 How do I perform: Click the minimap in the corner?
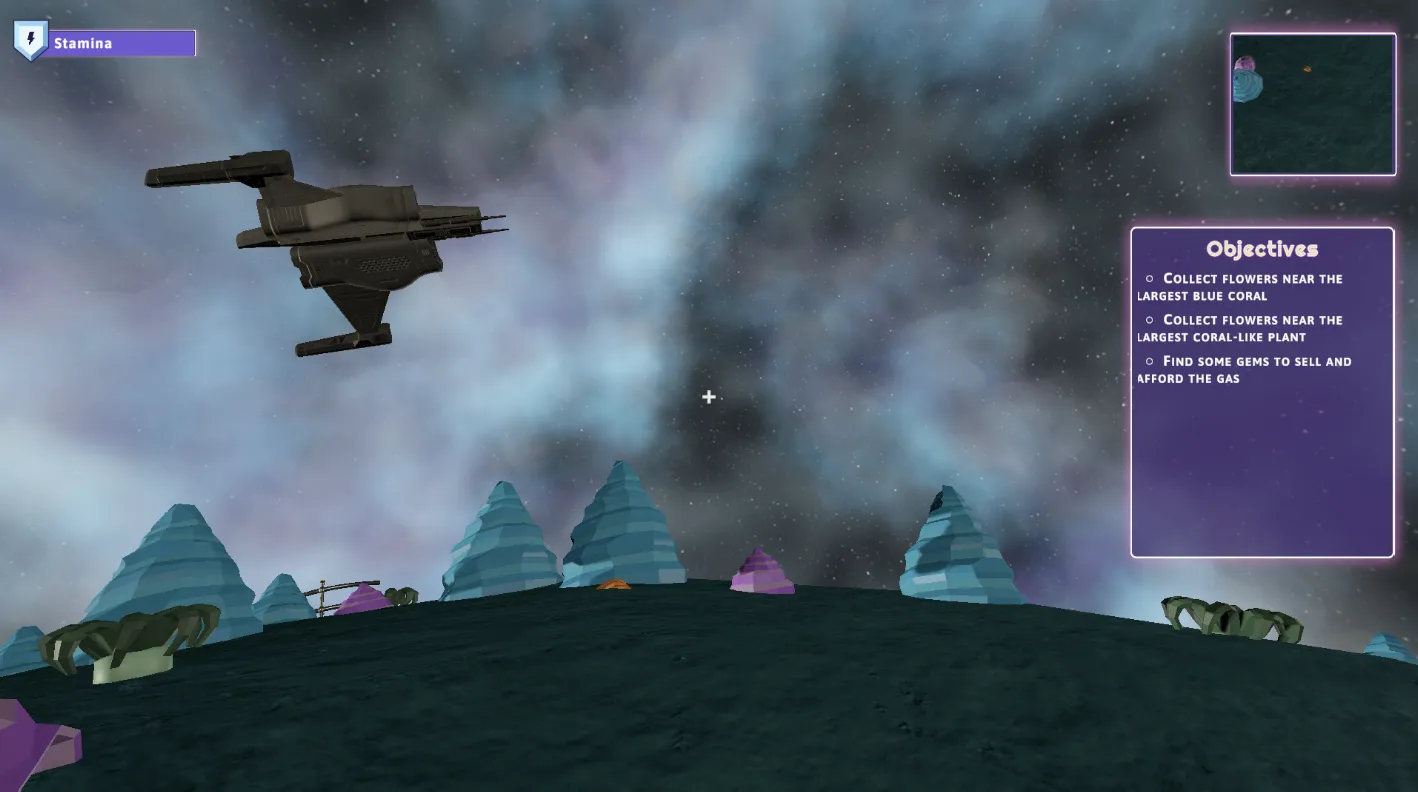point(1312,104)
